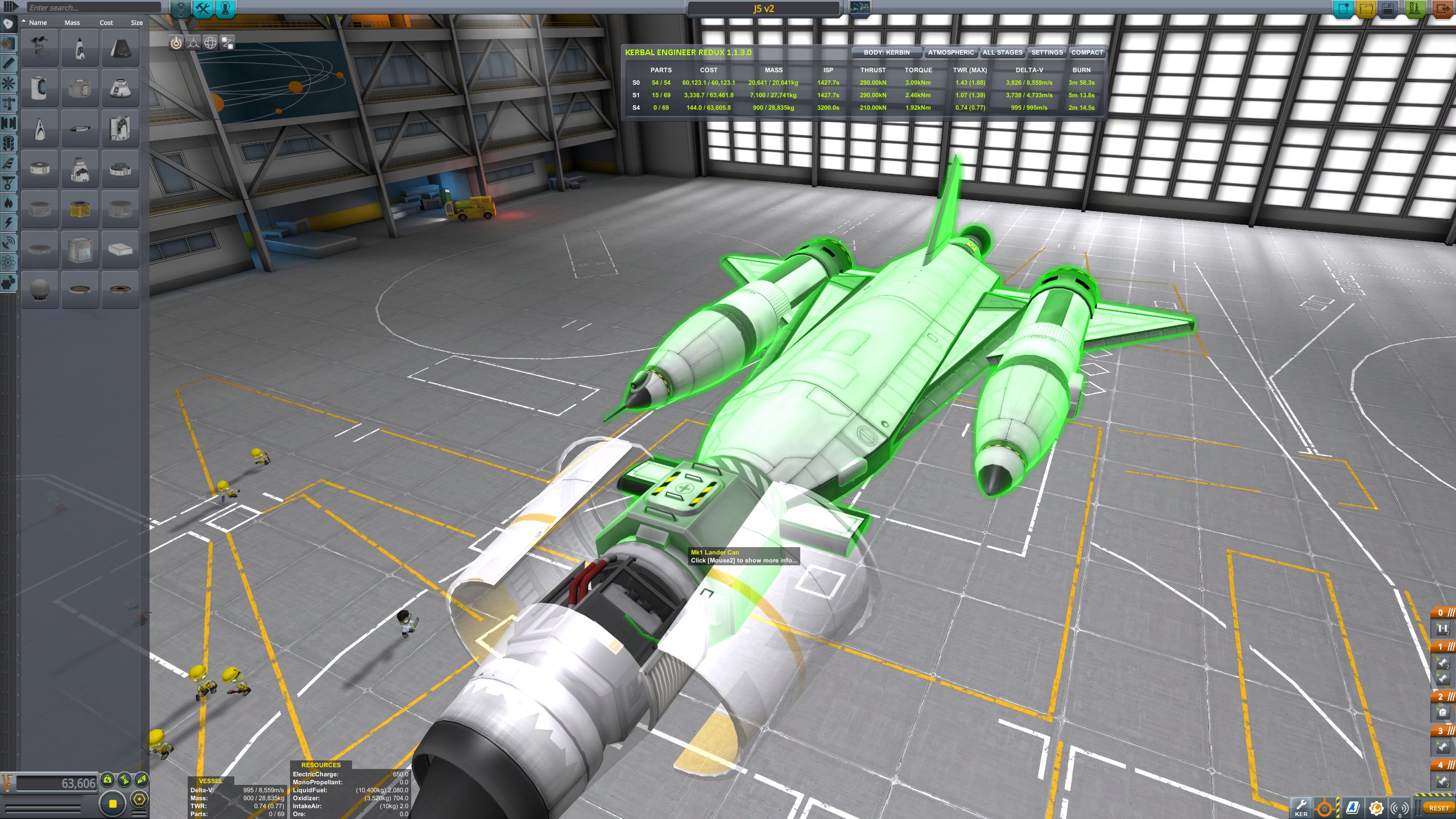The image size is (1456, 819).
Task: Pick the yellow-and-black probe core part
Action: click(x=80, y=209)
